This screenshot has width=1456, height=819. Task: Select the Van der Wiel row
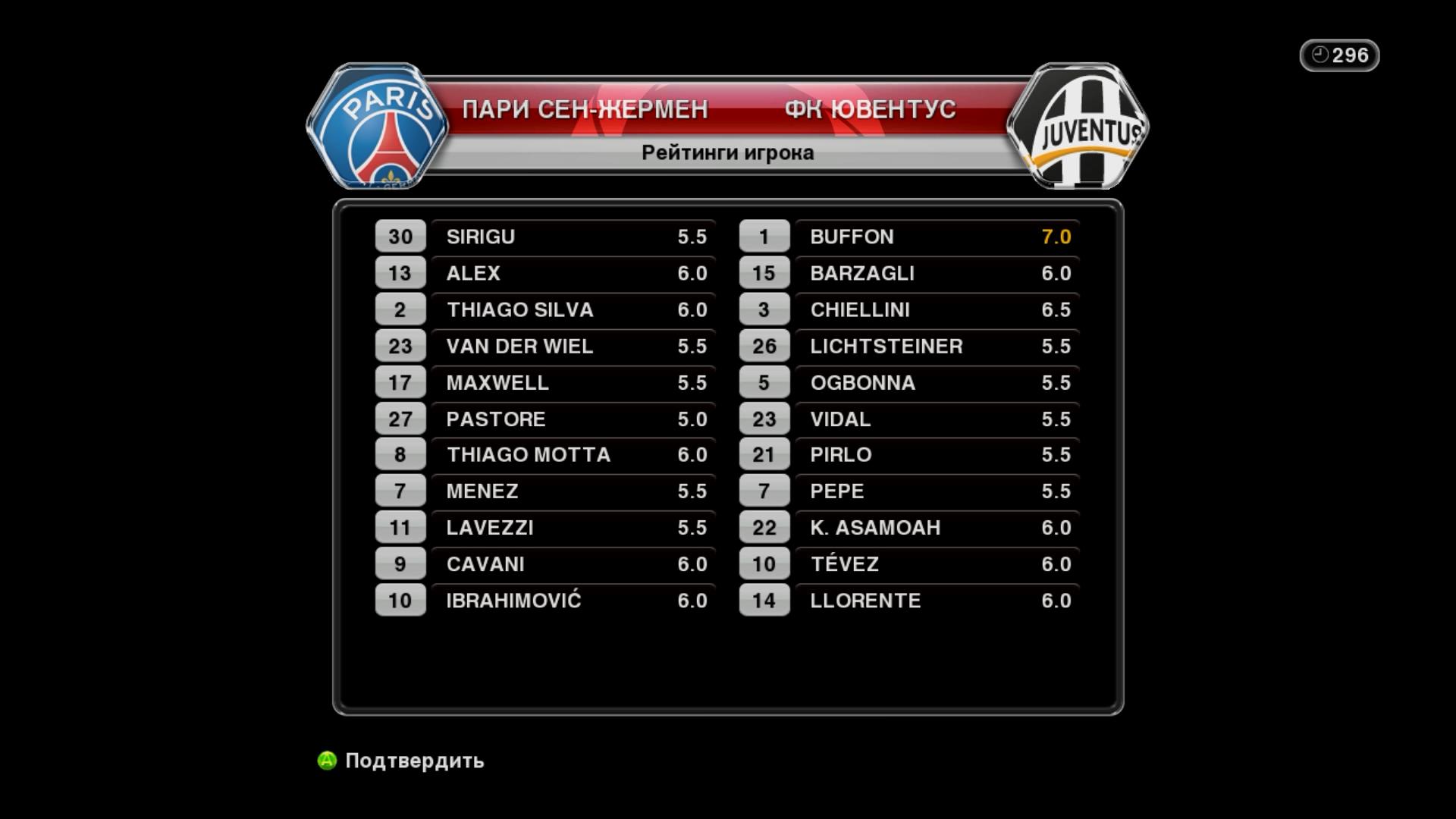click(x=573, y=347)
